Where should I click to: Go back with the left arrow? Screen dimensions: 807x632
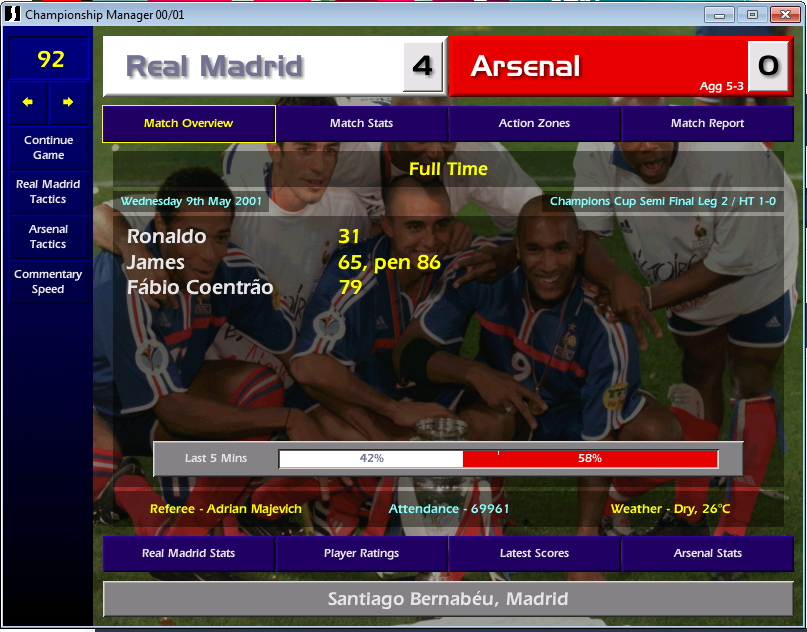click(x=28, y=102)
